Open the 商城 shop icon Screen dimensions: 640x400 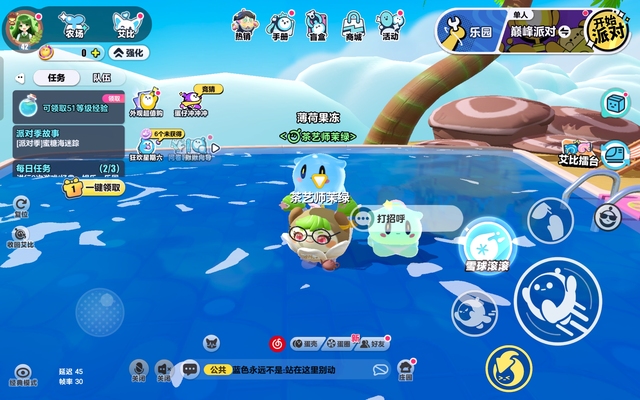354,24
